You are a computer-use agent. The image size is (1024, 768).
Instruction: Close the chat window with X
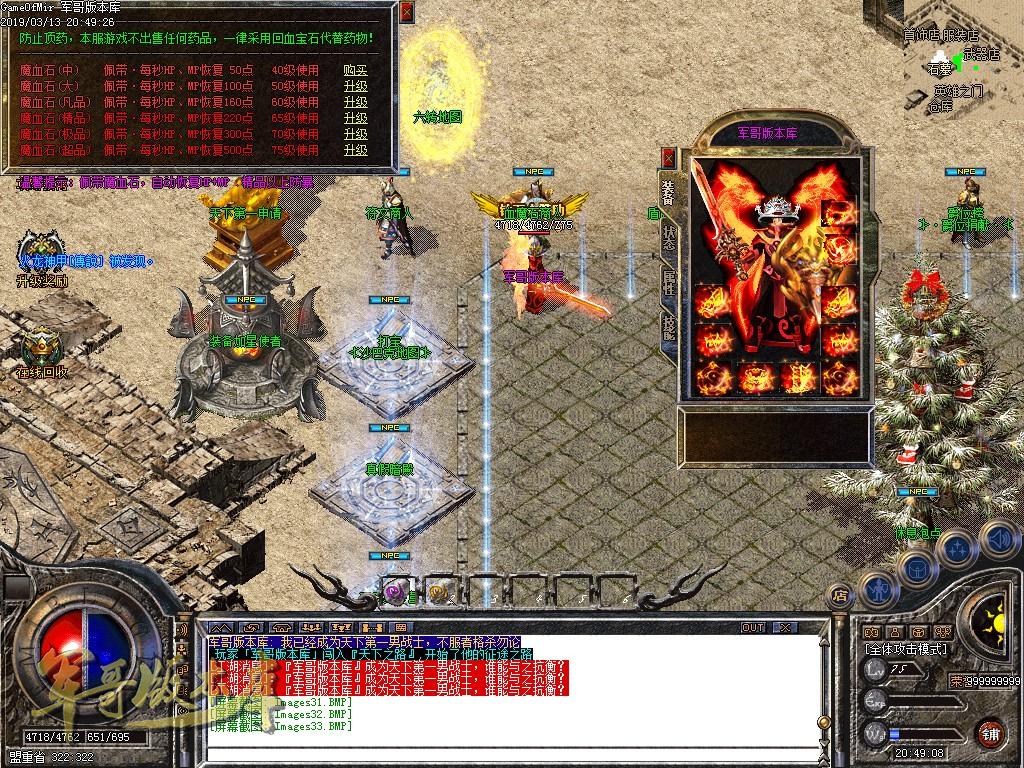coord(787,627)
